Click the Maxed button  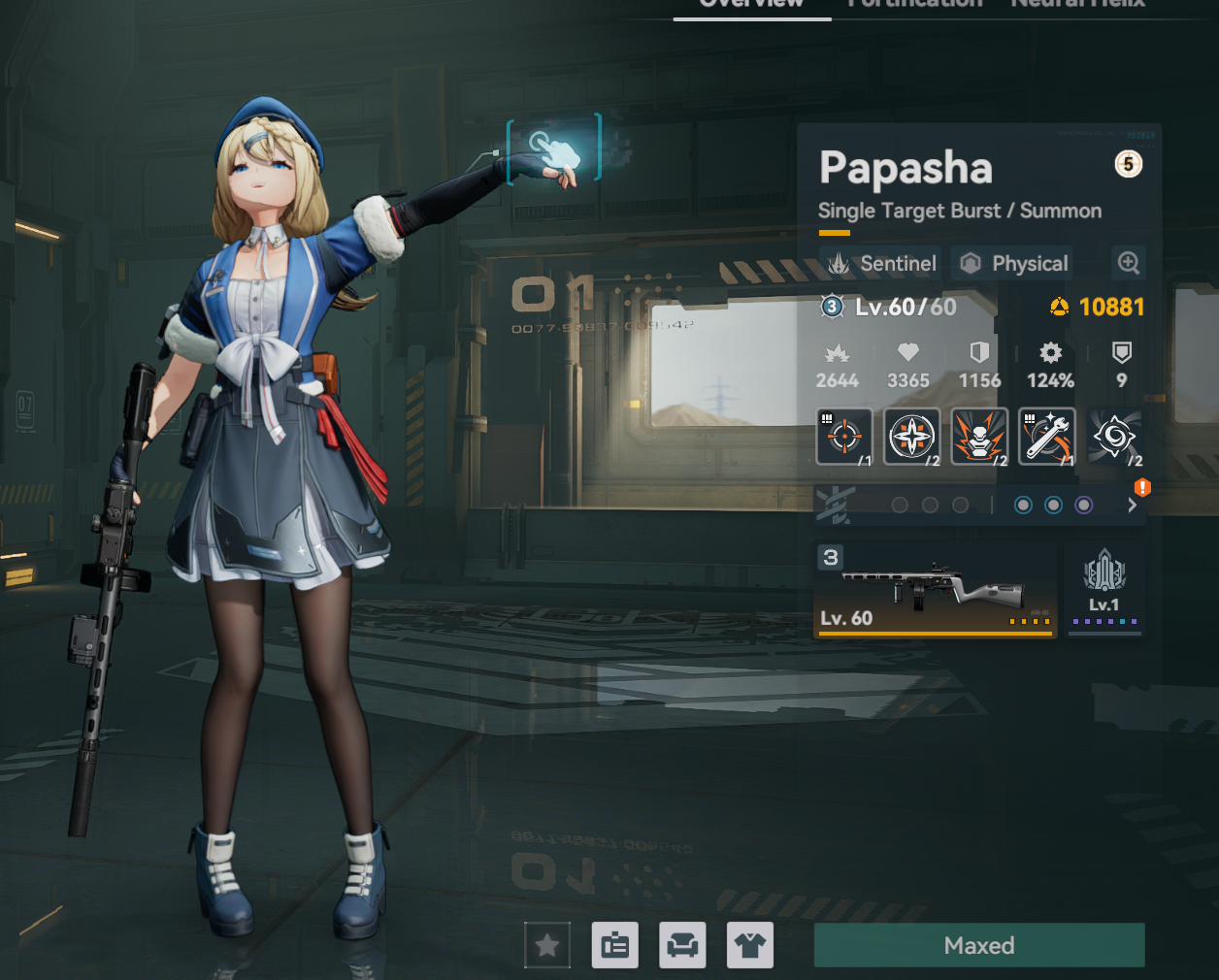(x=979, y=945)
